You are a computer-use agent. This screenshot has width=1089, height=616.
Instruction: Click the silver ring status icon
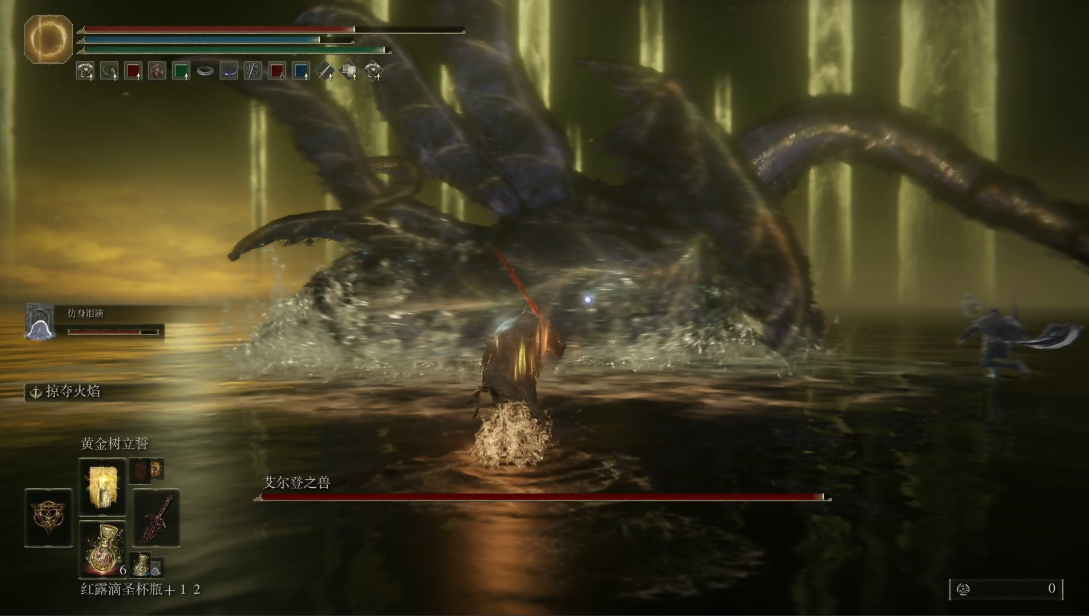click(x=205, y=71)
